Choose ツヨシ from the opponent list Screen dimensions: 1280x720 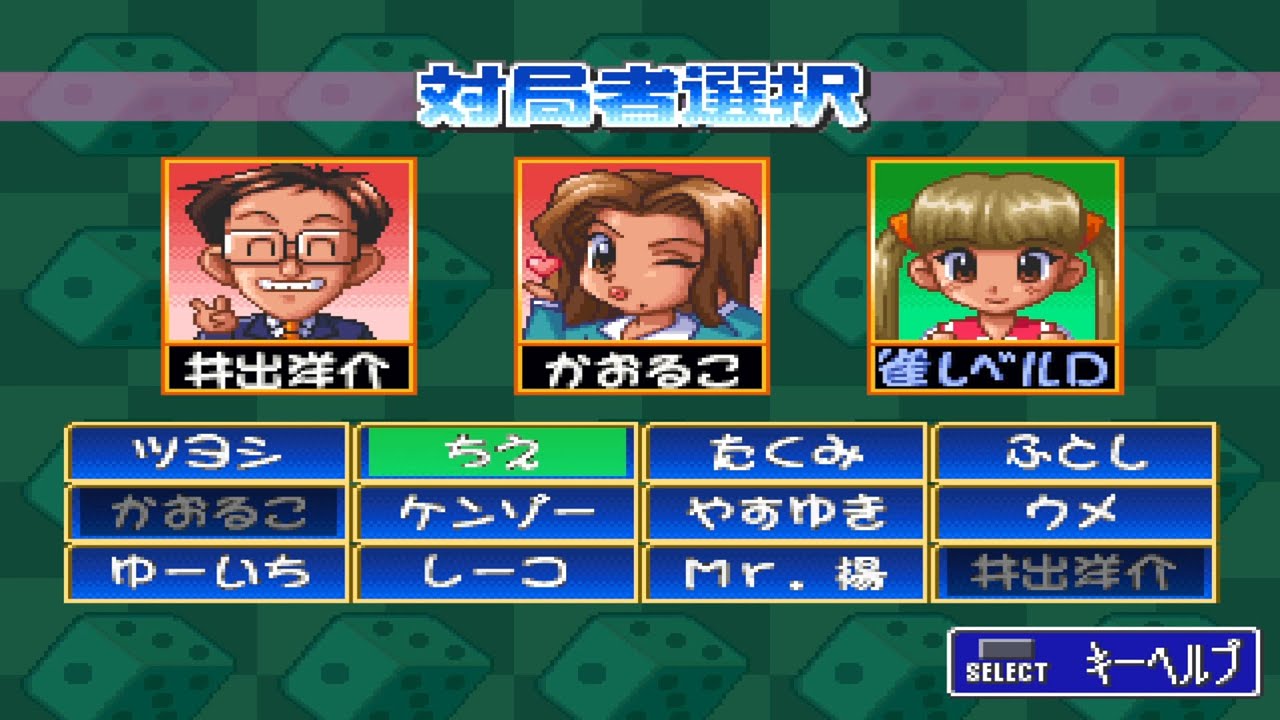click(x=205, y=452)
